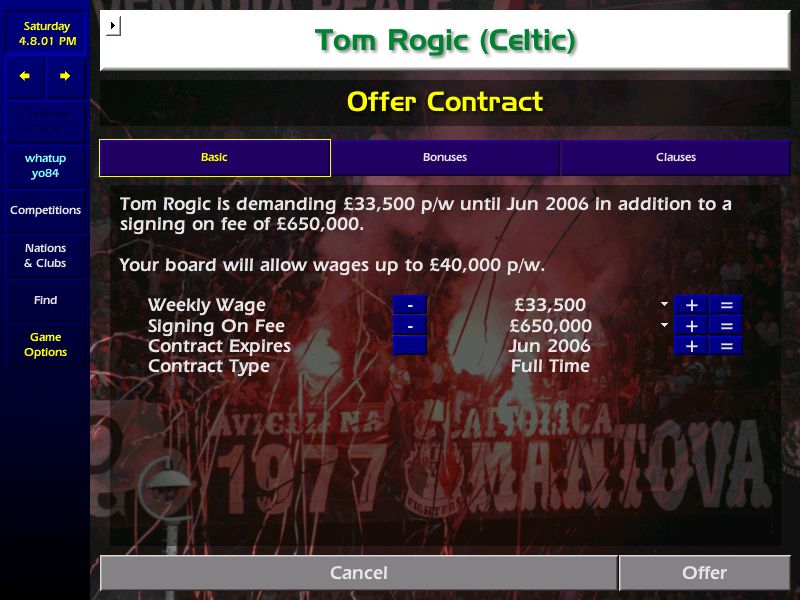Submit the contract with the Offer button
This screenshot has height=600, width=800.
point(704,573)
